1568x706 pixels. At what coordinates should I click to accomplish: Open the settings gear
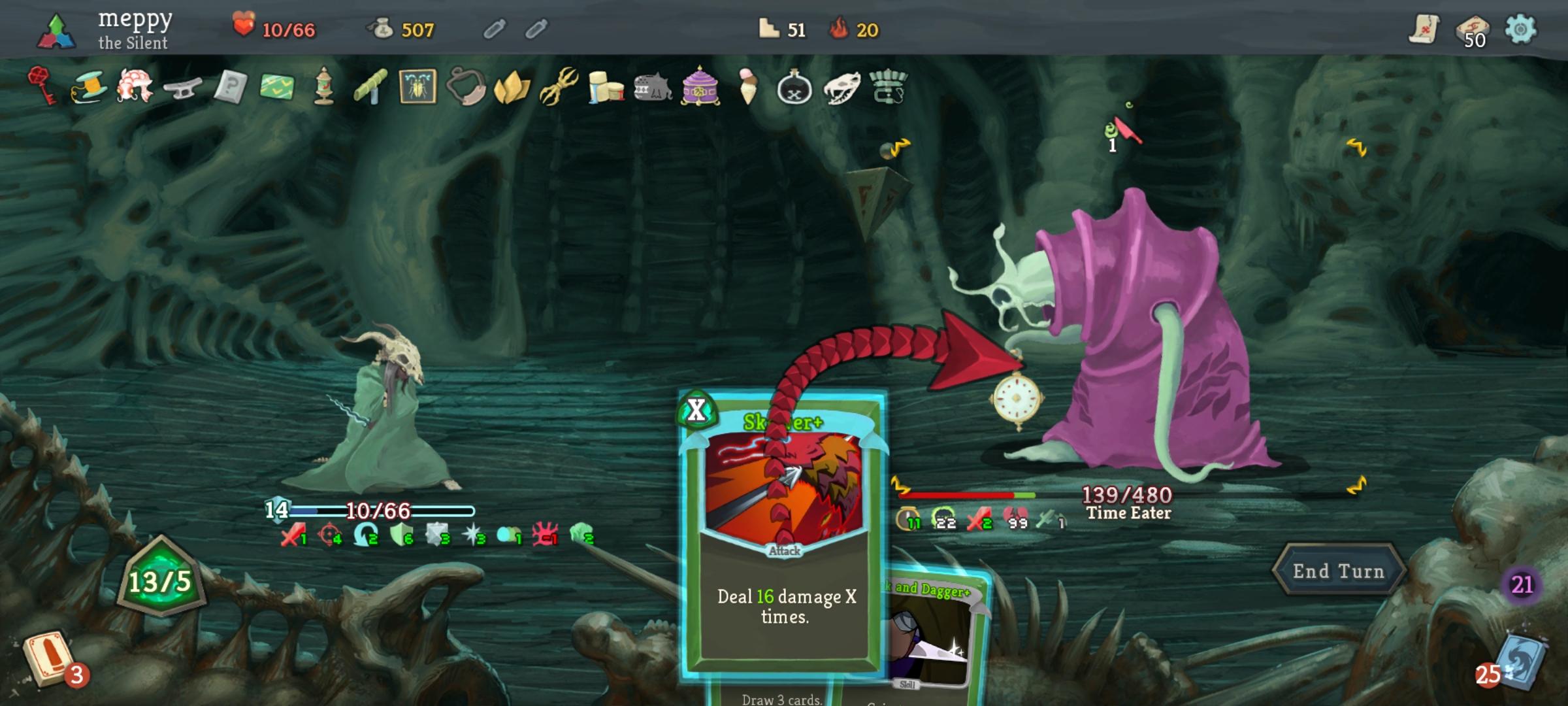[x=1522, y=29]
